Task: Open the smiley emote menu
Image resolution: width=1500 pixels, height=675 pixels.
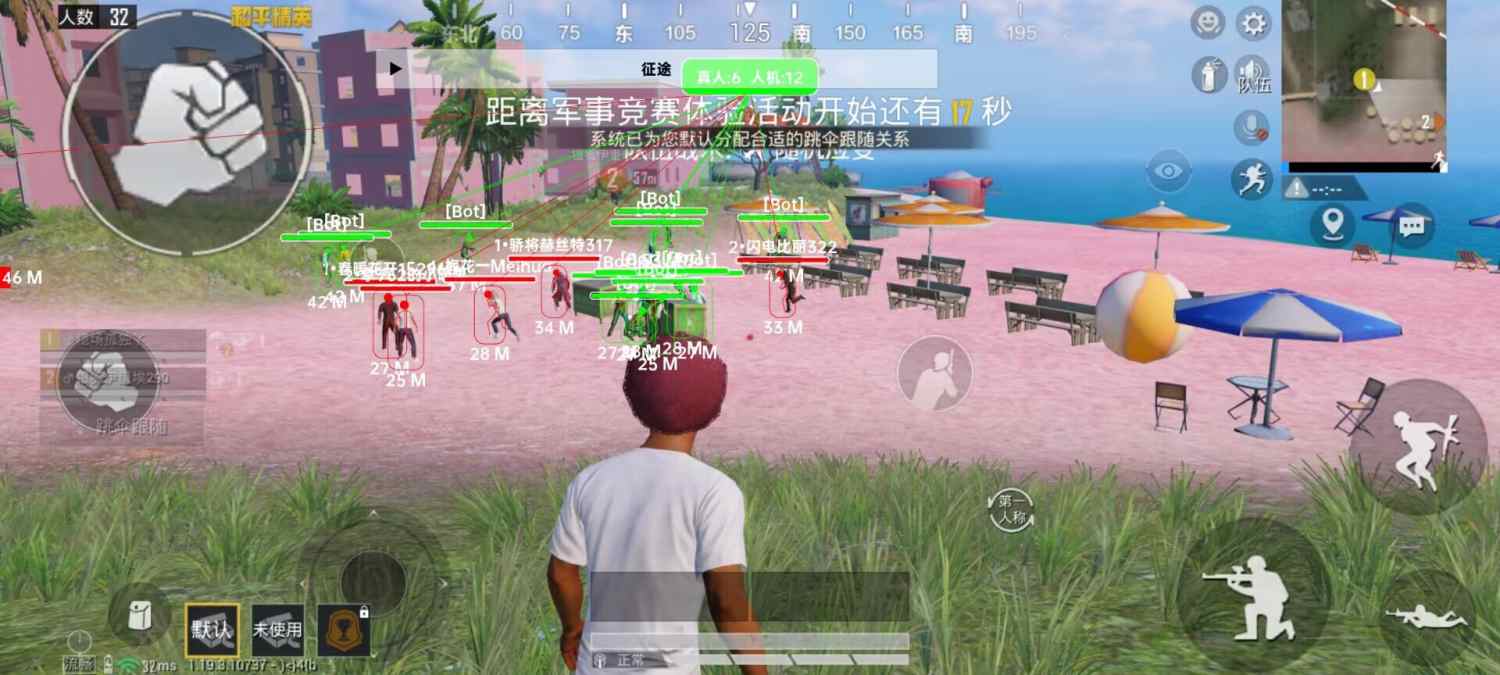Action: click(1208, 23)
